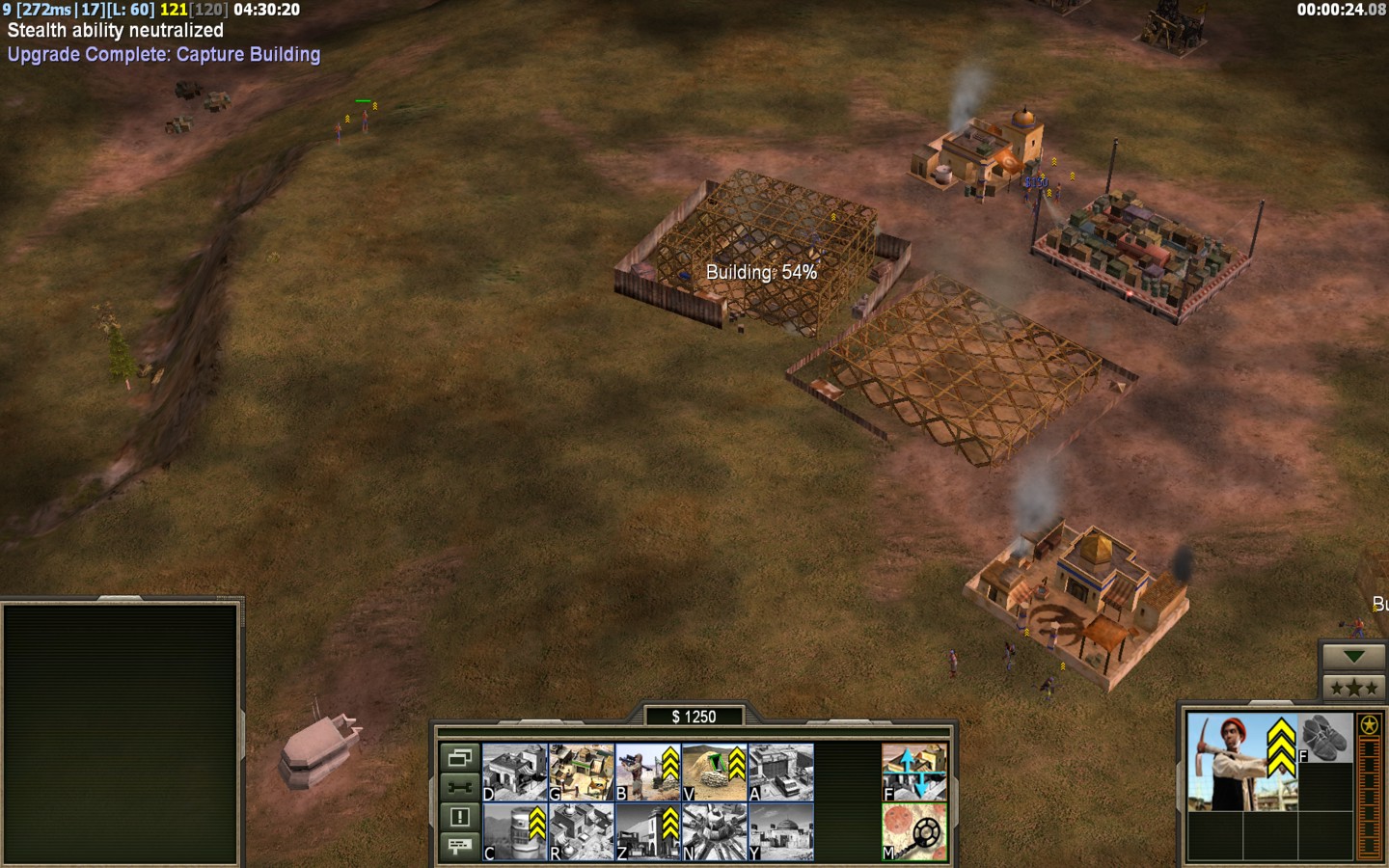The image size is (1389, 868).
Task: Build the Z hotkey structure
Action: (x=647, y=831)
